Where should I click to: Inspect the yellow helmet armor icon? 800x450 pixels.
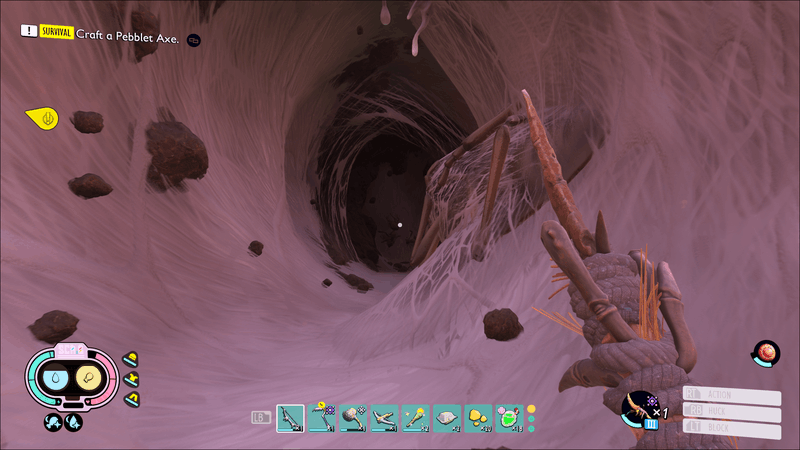coord(130,359)
